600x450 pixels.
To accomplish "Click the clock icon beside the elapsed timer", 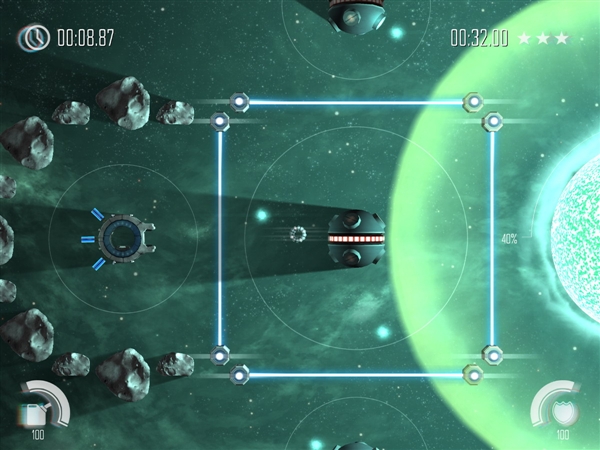I will (x=35, y=38).
